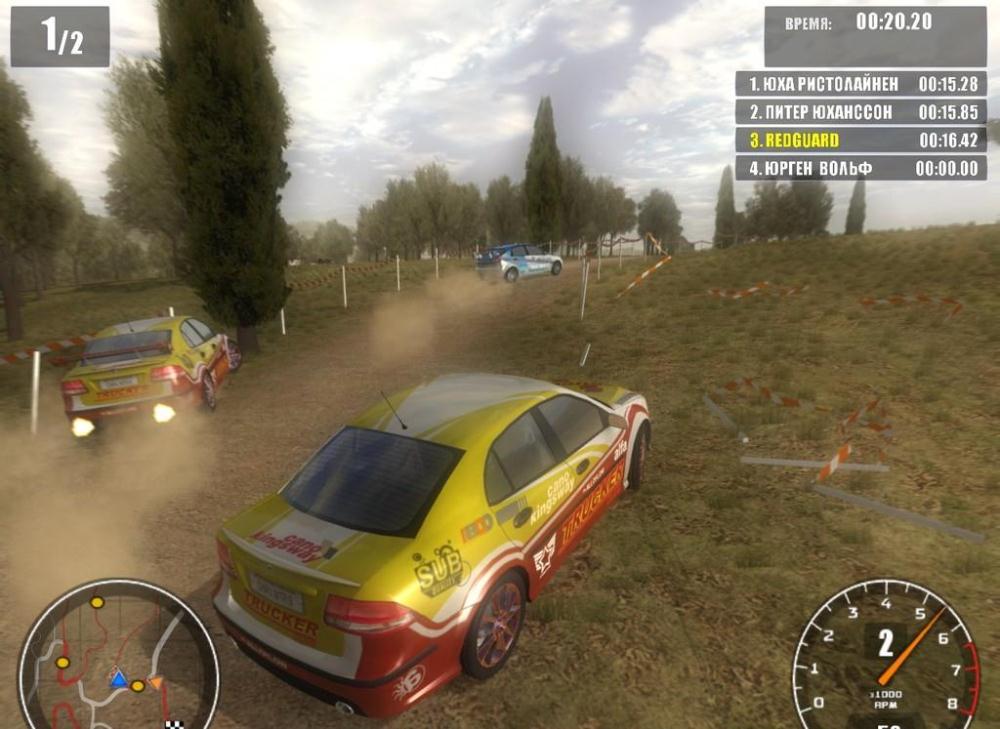The height and width of the screenshot is (729, 1000).
Task: Select the Питер Юханссон standings row
Action: (860, 112)
